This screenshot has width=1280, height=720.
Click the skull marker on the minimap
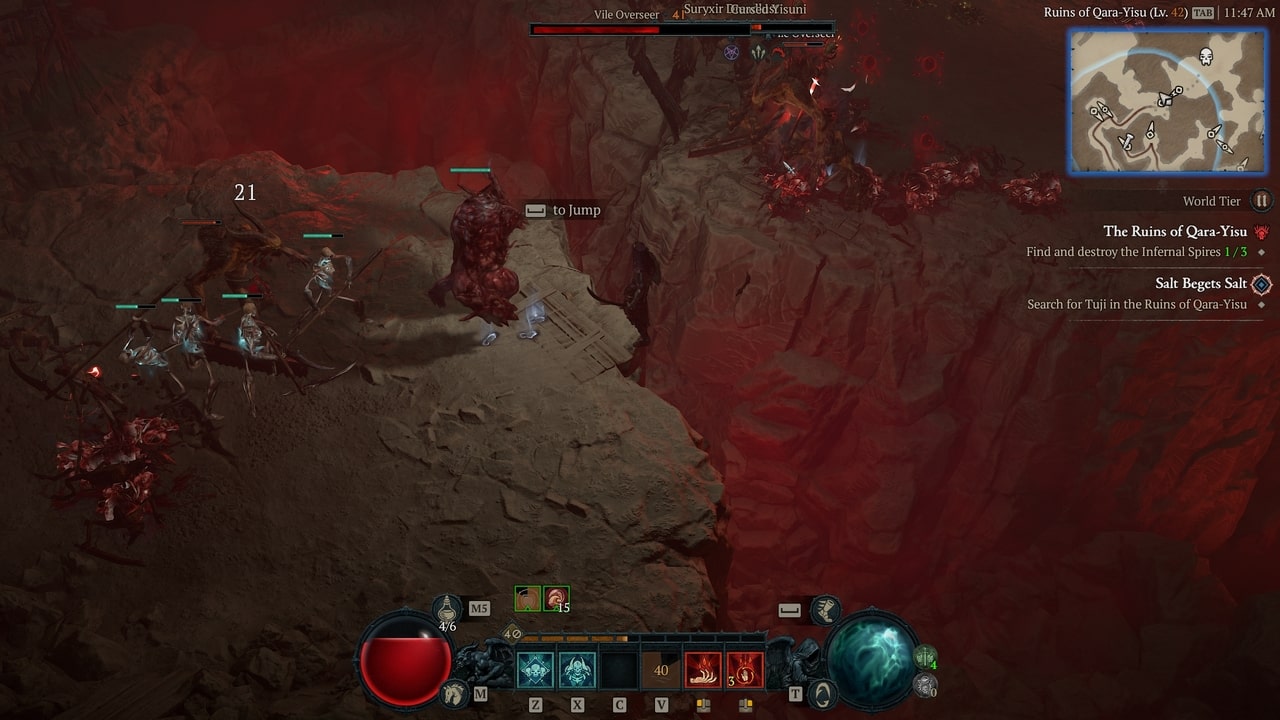point(1204,55)
